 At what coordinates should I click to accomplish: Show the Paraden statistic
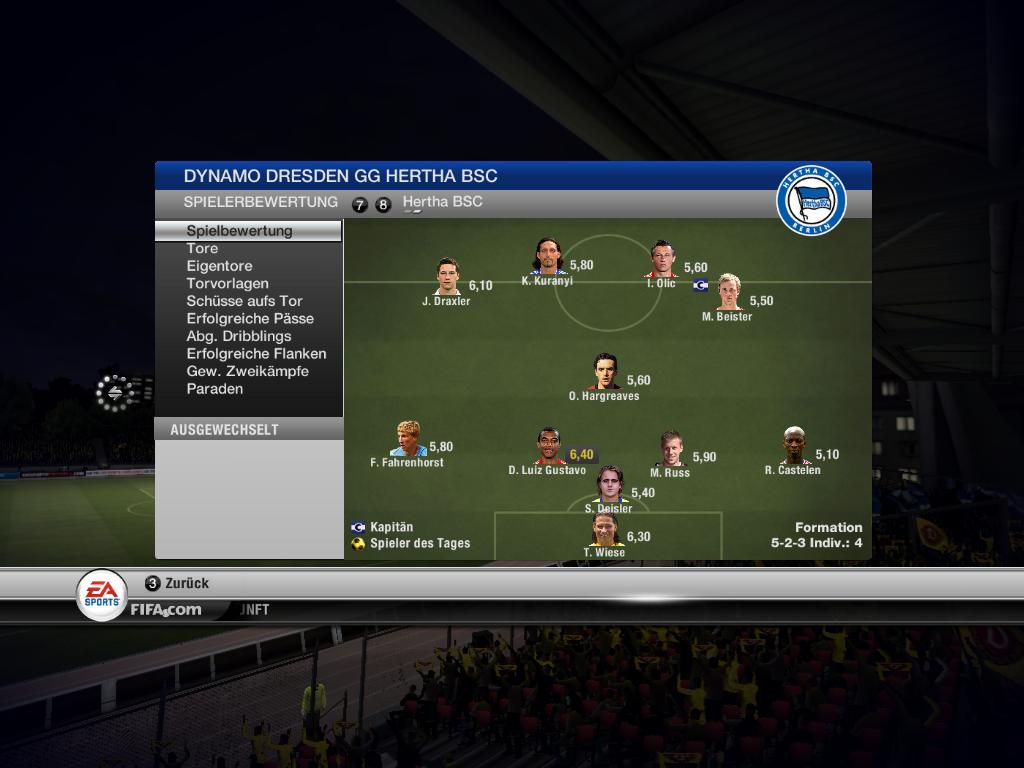[214, 389]
